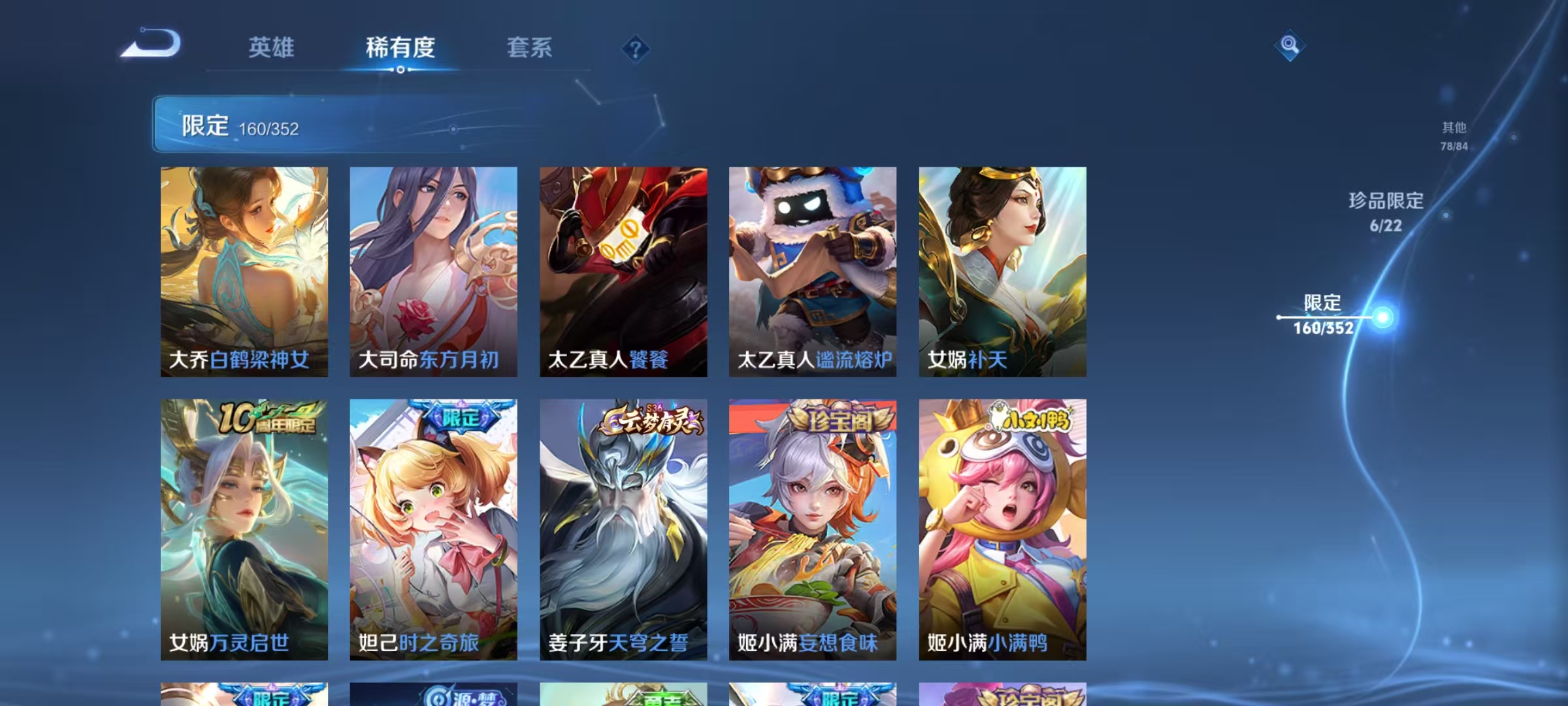
Task: Open the search magnifier in top-right
Action: pos(1288,44)
